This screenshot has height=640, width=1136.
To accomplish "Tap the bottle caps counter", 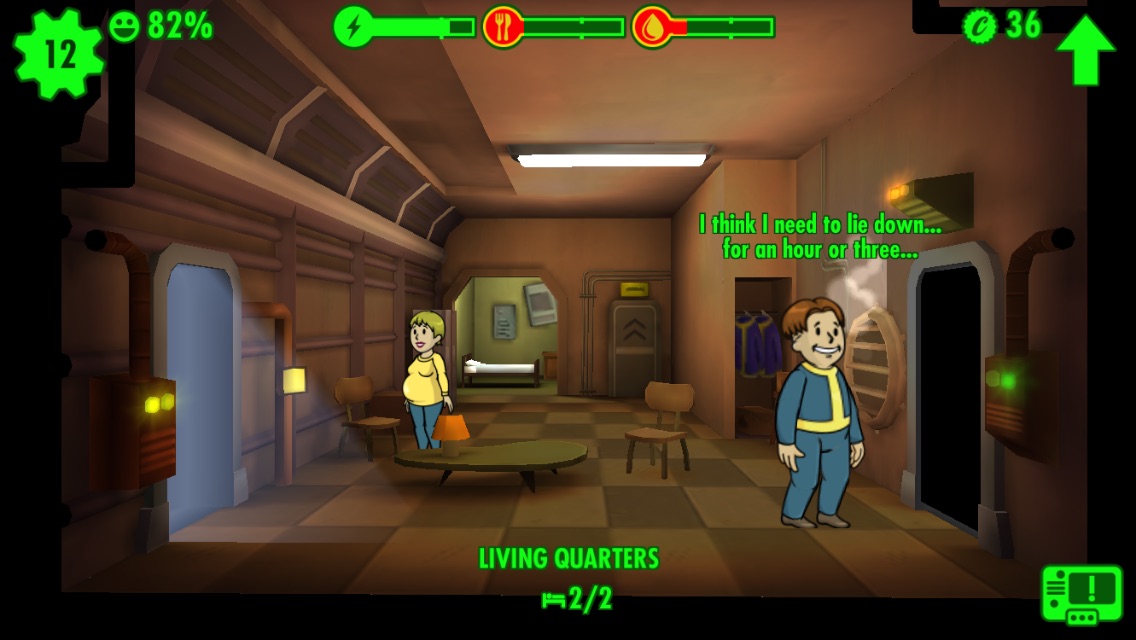I will (1003, 25).
